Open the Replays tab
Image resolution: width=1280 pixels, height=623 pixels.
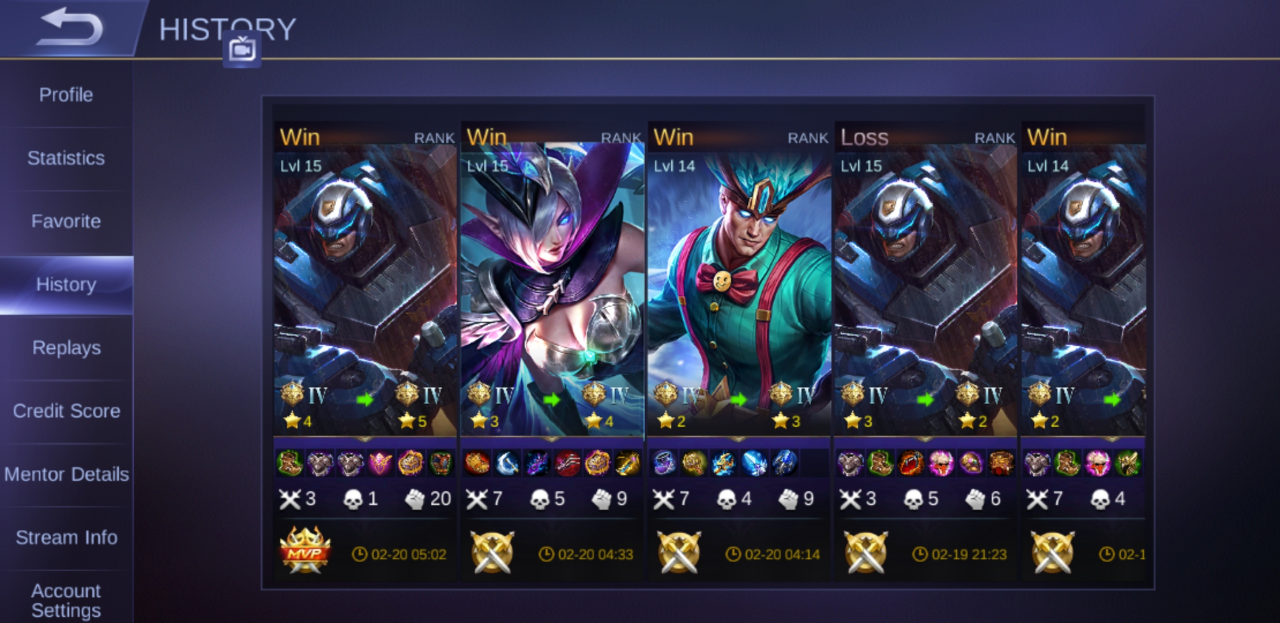click(x=66, y=348)
